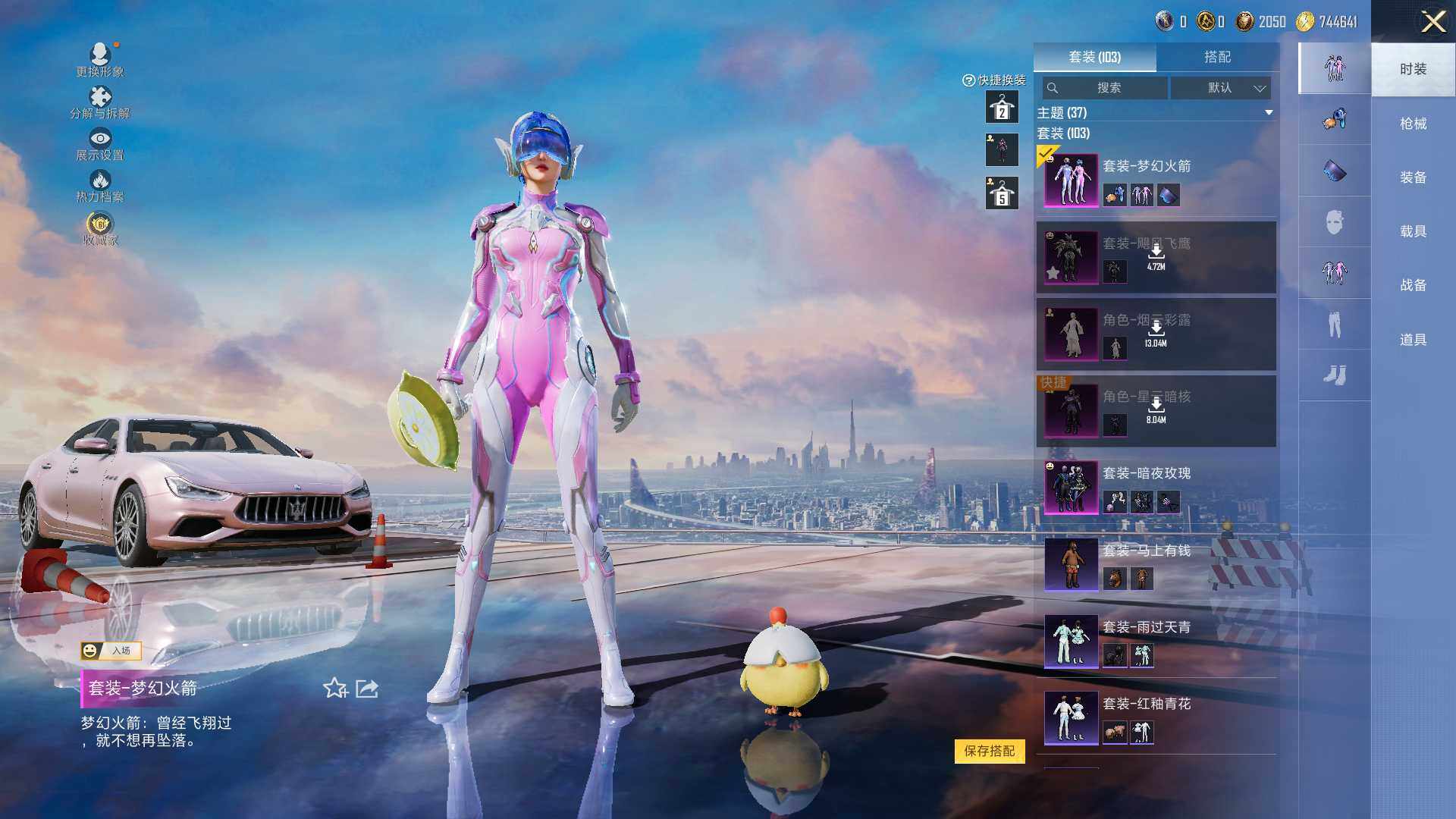Open 更换形象 character change
The image size is (1456, 819).
click(x=100, y=59)
